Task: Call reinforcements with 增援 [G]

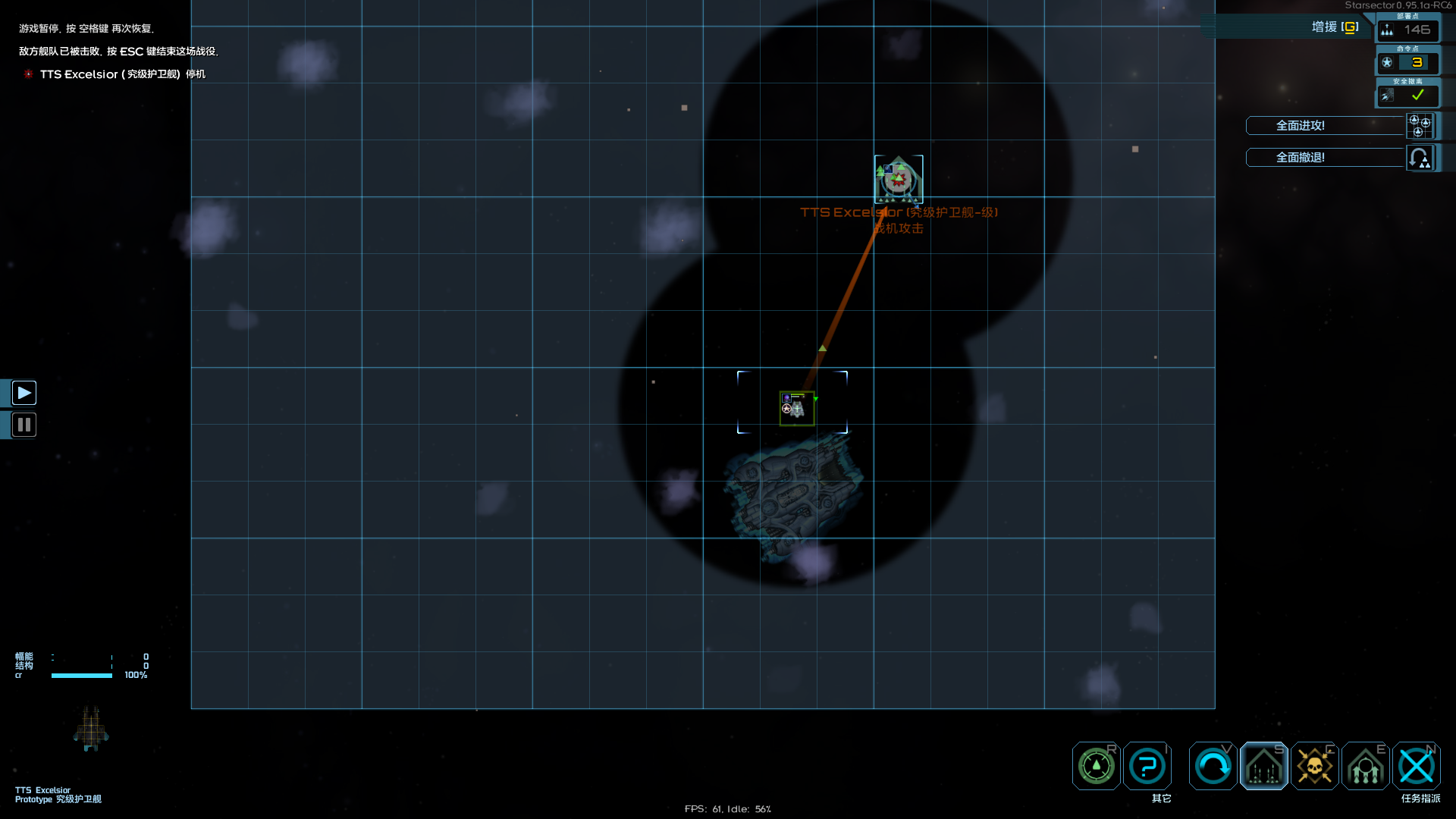Action: pyautogui.click(x=1333, y=27)
